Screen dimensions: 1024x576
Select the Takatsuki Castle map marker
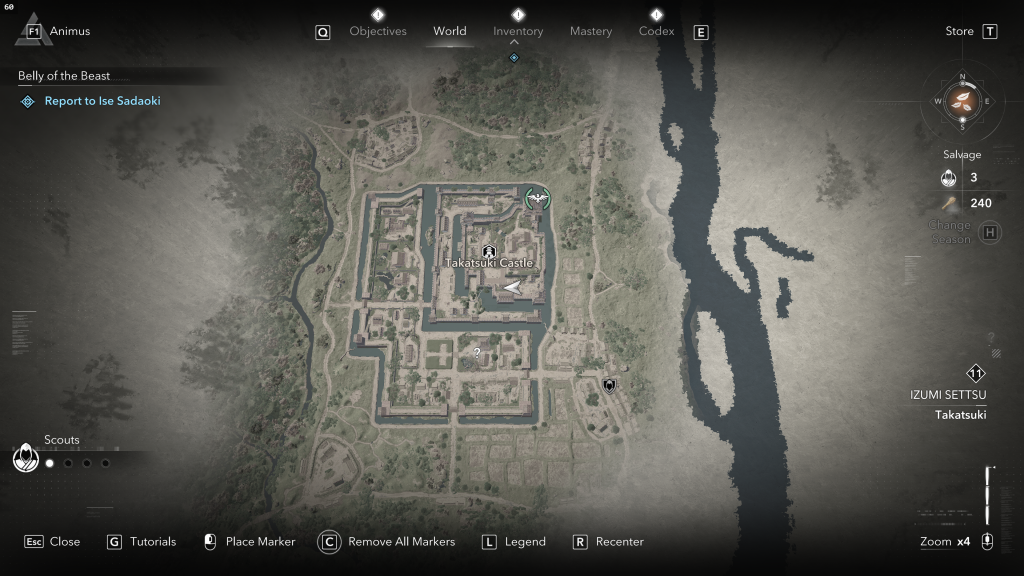pos(489,251)
